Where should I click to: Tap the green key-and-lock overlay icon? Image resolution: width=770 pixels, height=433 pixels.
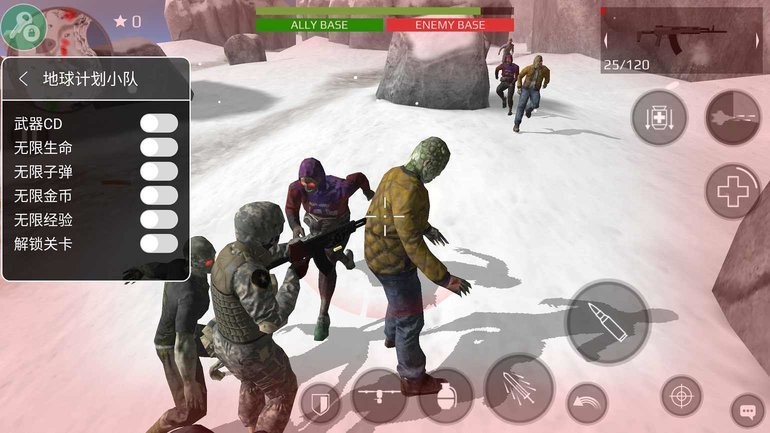tap(23, 23)
